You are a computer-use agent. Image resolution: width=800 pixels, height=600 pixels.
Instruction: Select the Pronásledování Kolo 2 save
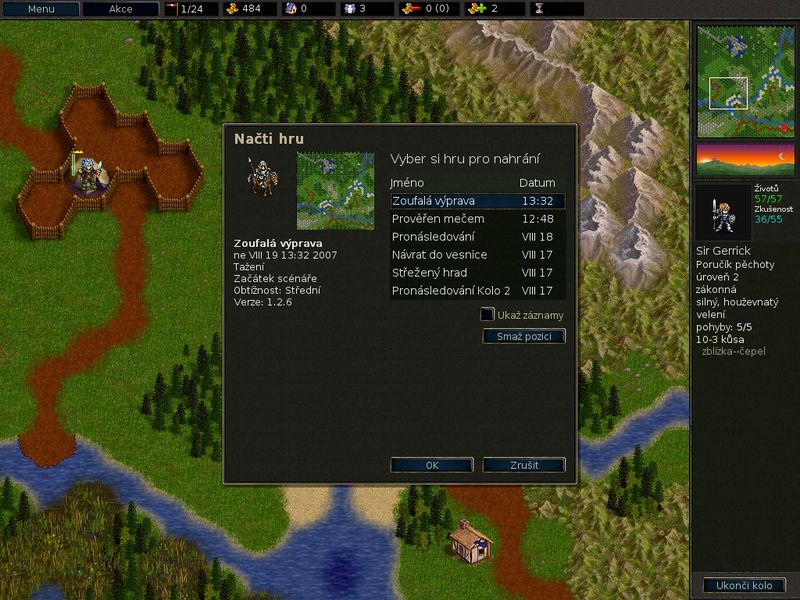pos(477,291)
